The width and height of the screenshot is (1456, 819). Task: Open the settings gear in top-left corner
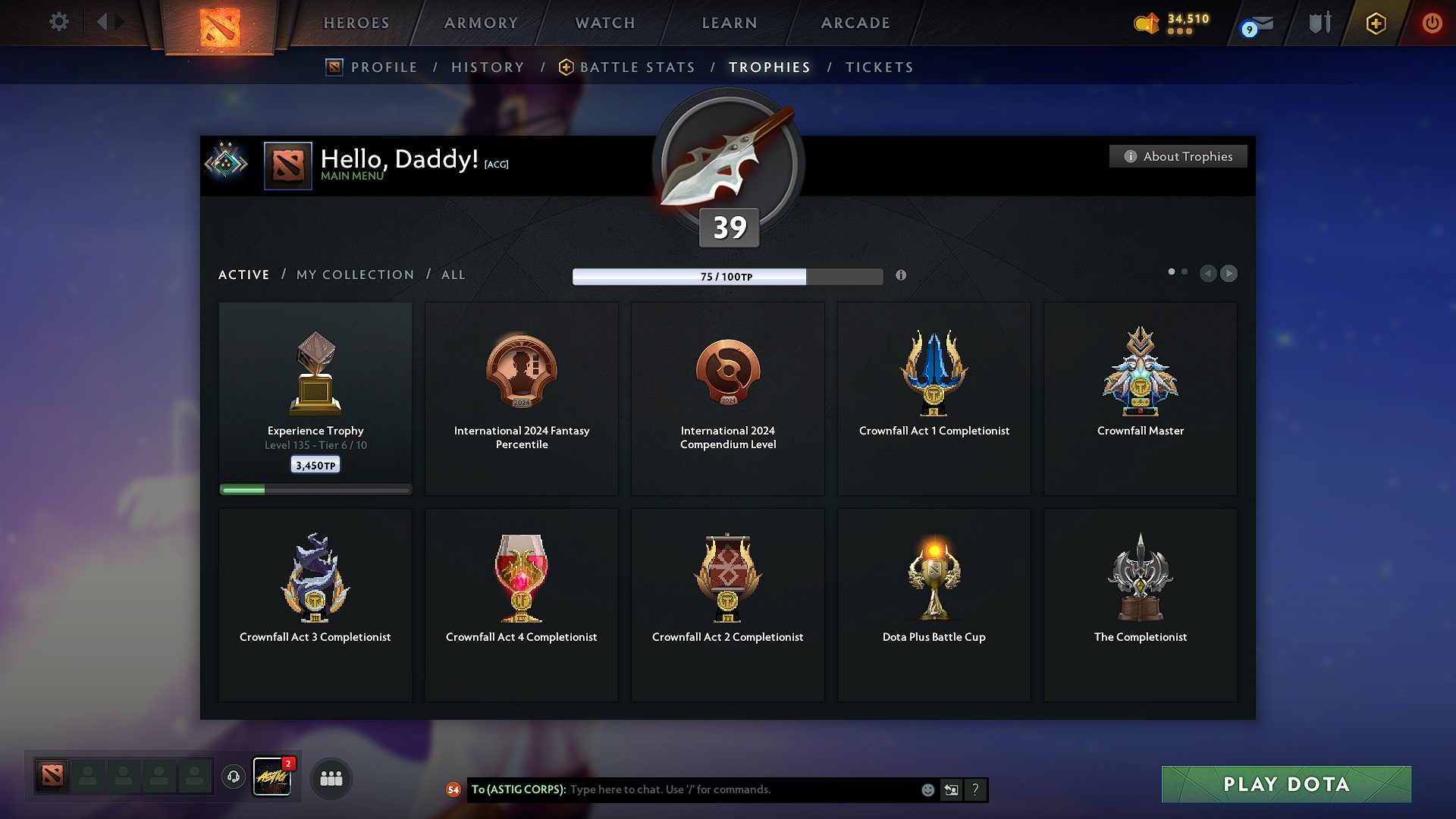pos(58,22)
